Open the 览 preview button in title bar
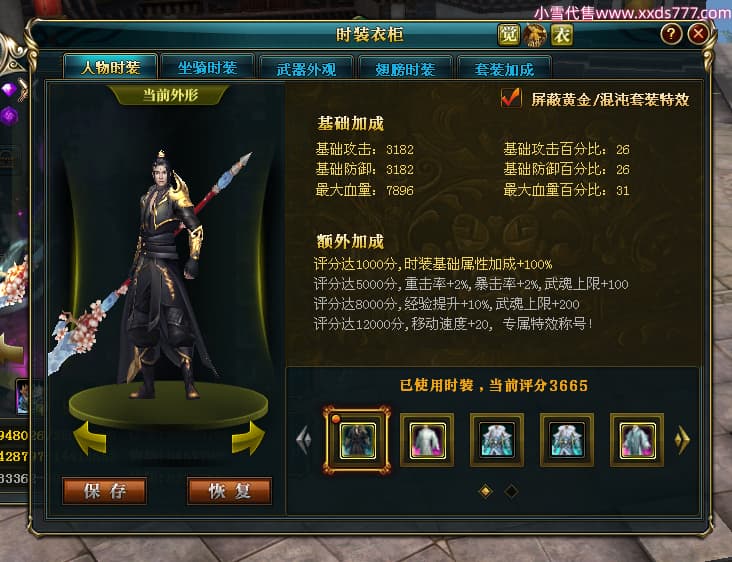The image size is (732, 562). click(x=509, y=35)
